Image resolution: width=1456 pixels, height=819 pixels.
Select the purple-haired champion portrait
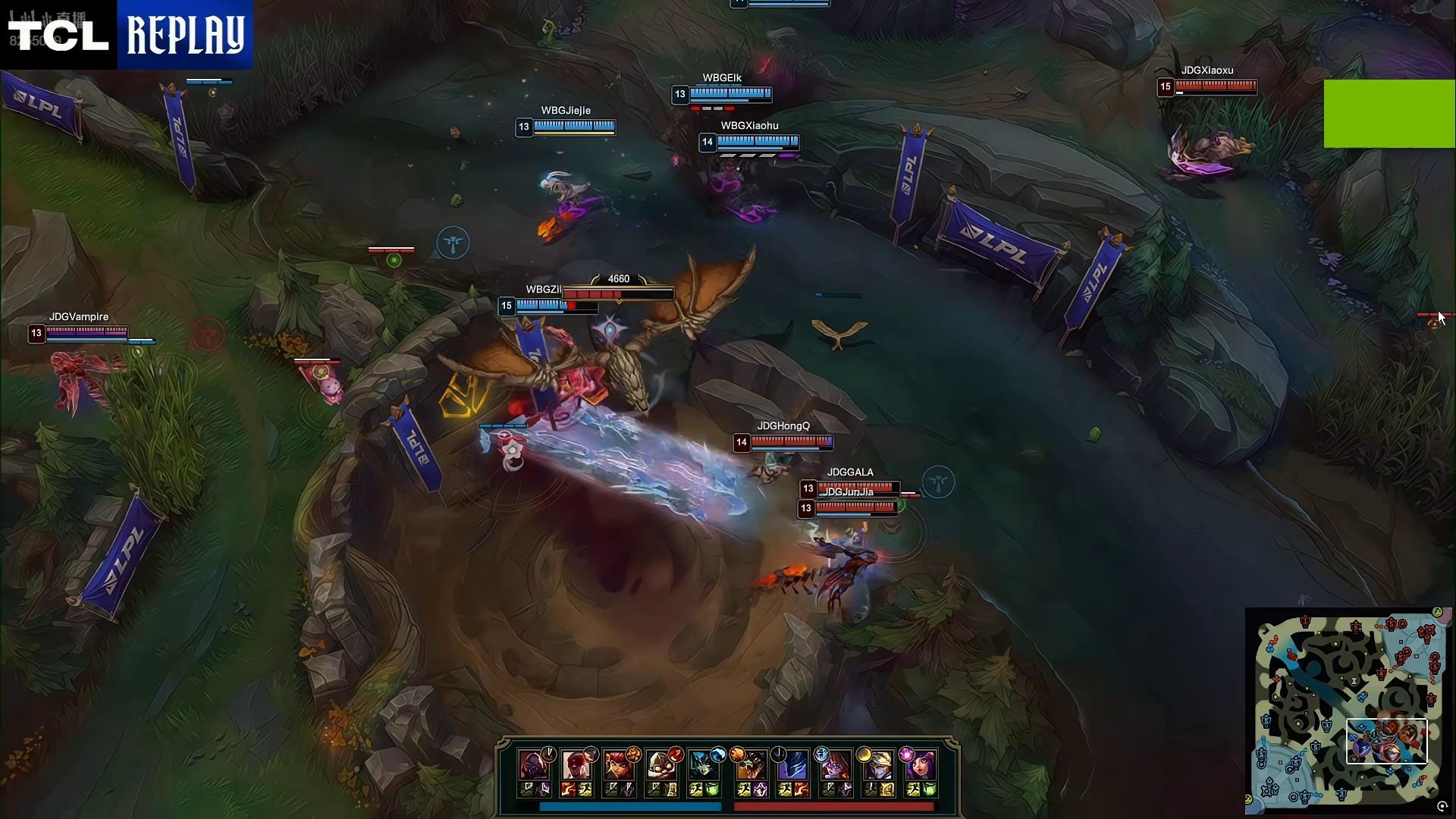[x=835, y=766]
